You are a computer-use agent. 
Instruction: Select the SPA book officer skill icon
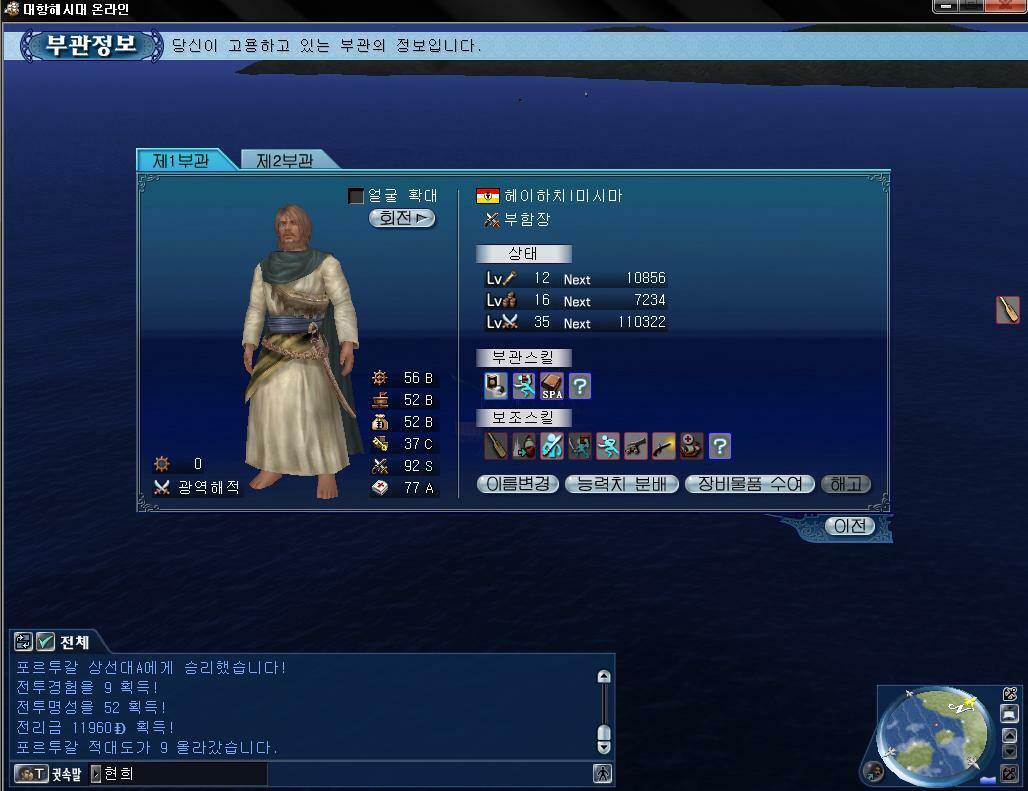point(552,386)
